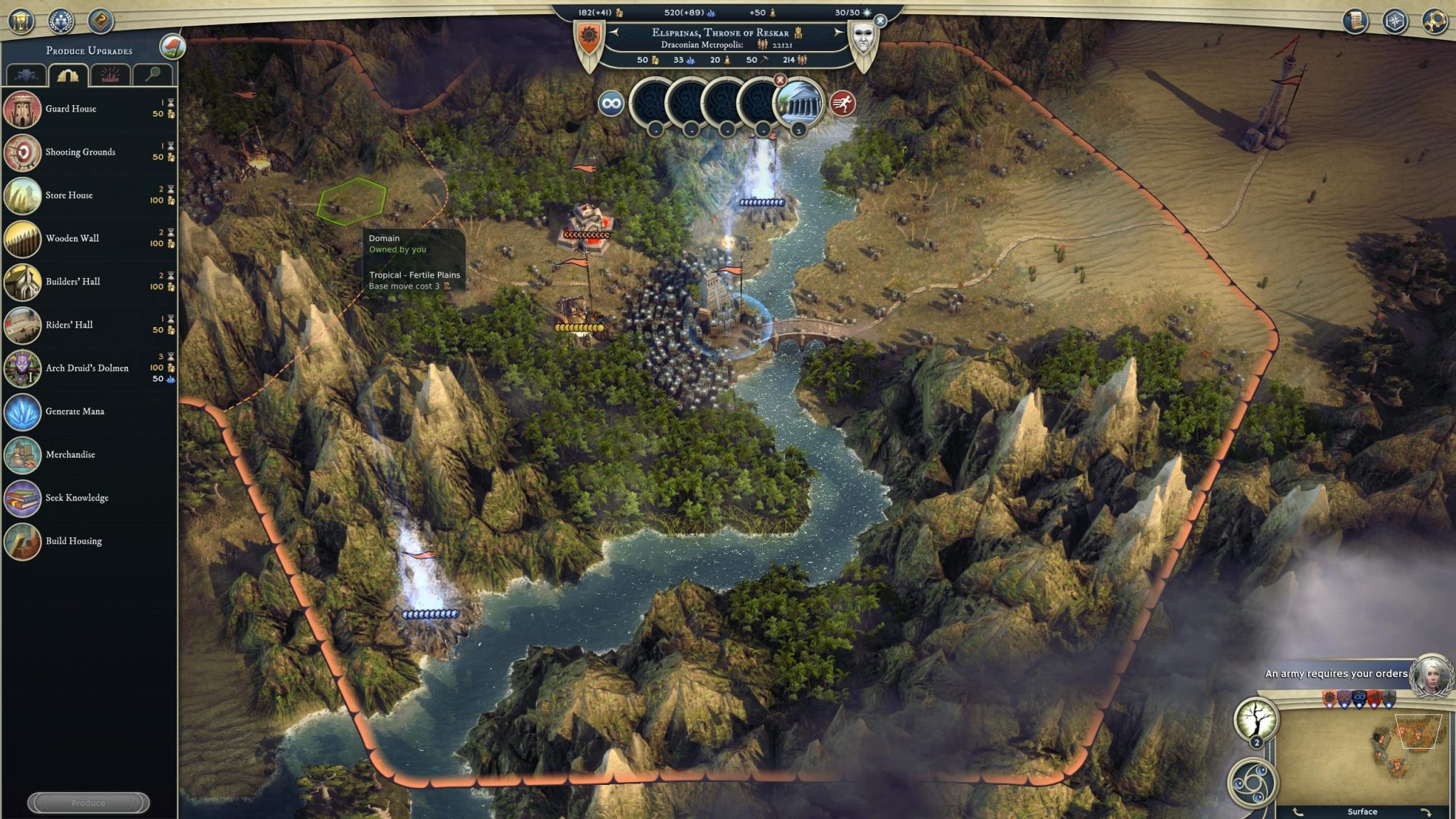Screen dimensions: 1456x819
Task: Choose the Shooting Grounds upgrade
Action: tap(80, 152)
